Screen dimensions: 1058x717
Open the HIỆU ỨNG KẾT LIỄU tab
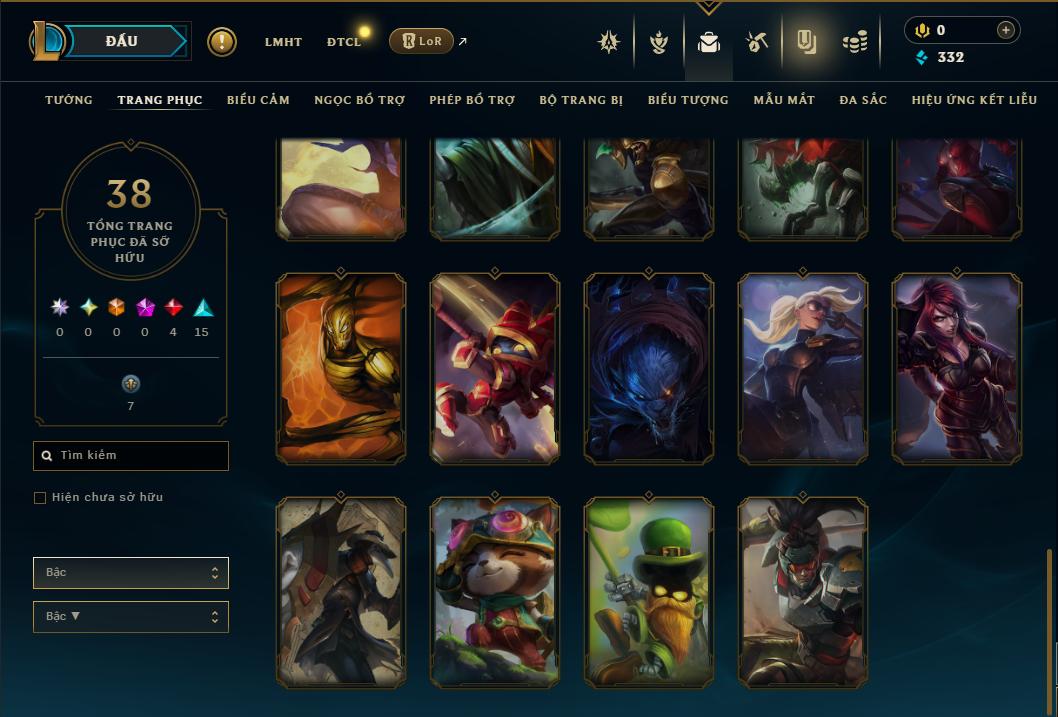coord(974,100)
